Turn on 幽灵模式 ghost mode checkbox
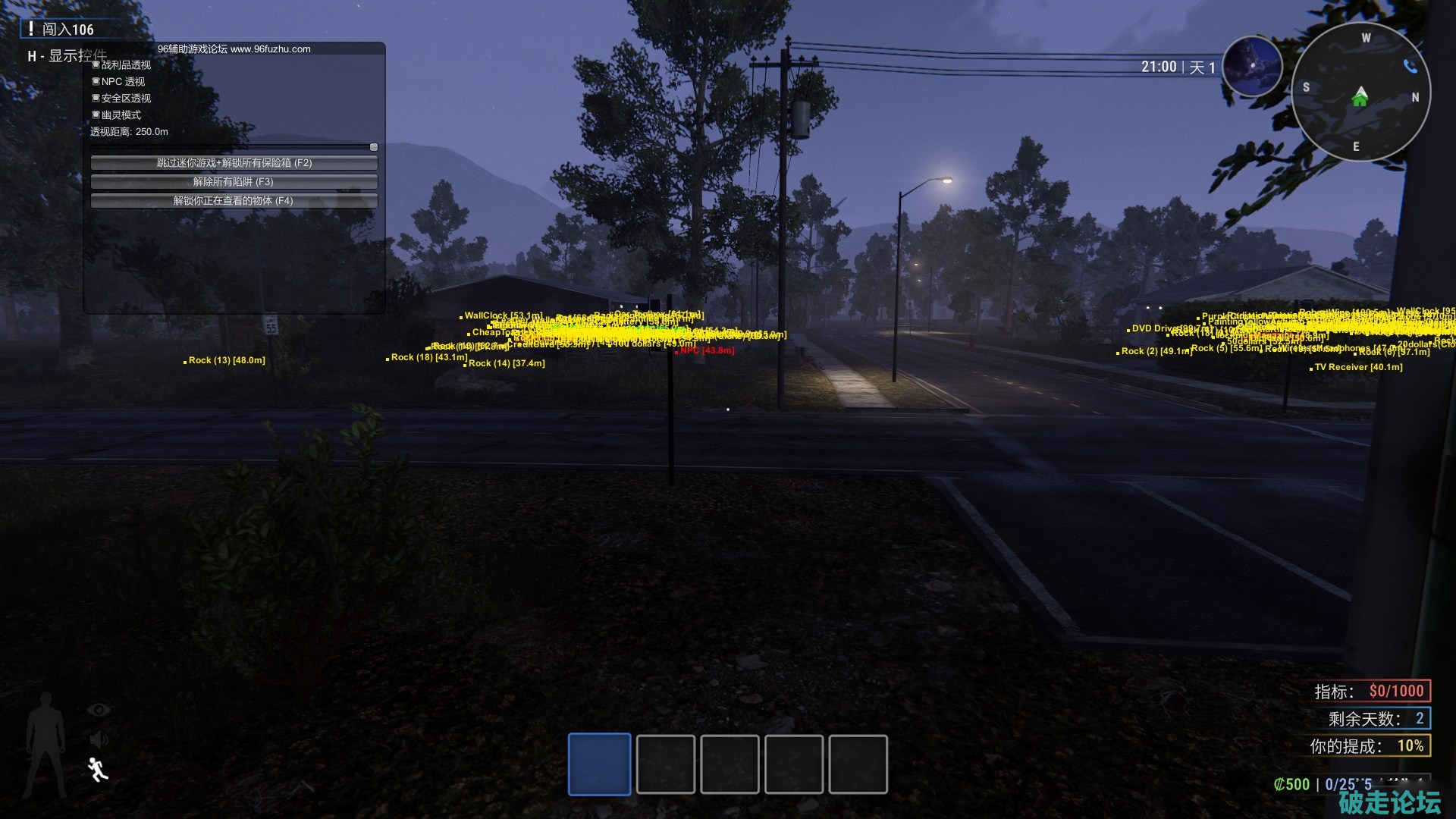Image resolution: width=1456 pixels, height=819 pixels. point(96,115)
